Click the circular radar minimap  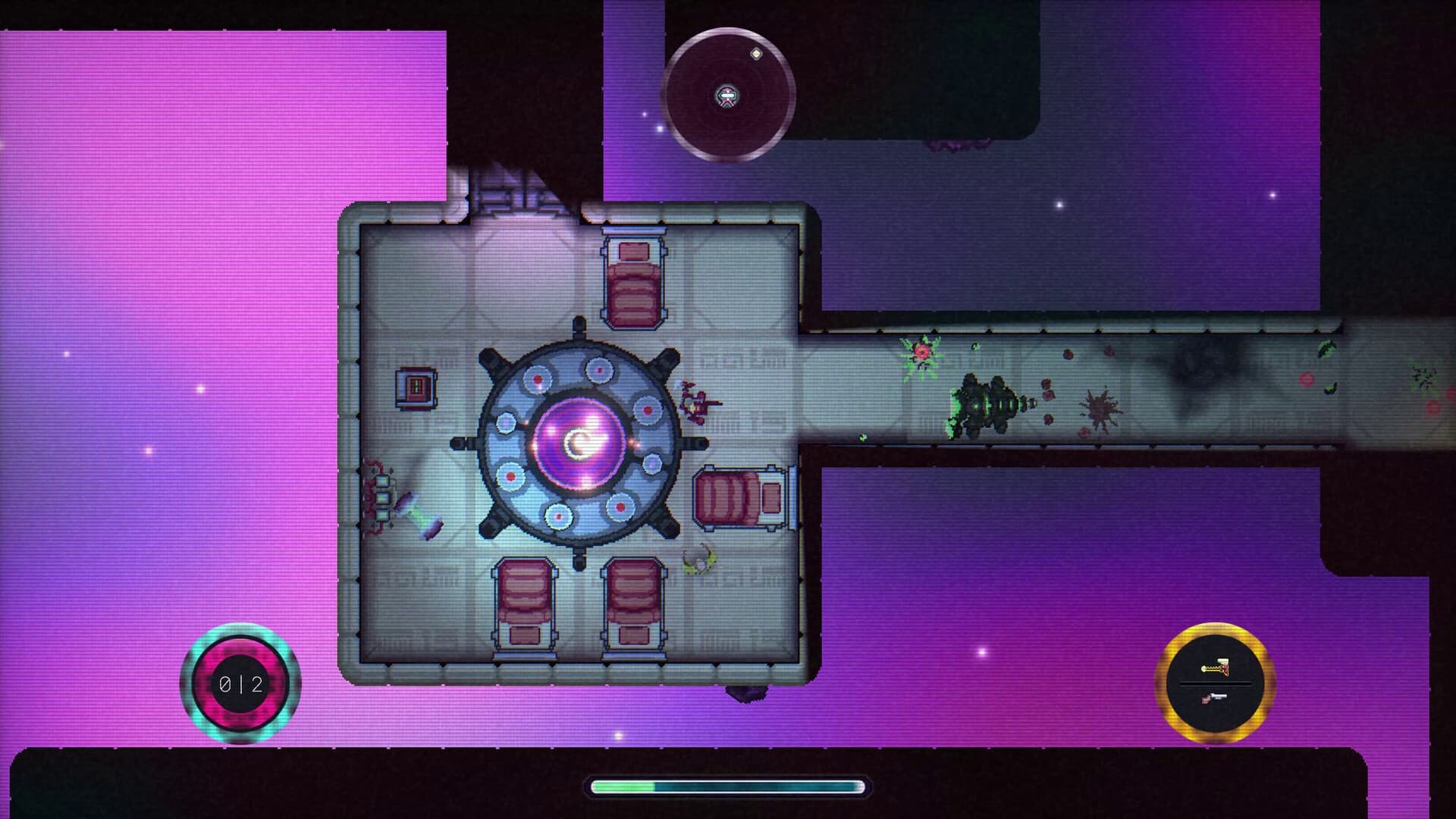pos(728,95)
